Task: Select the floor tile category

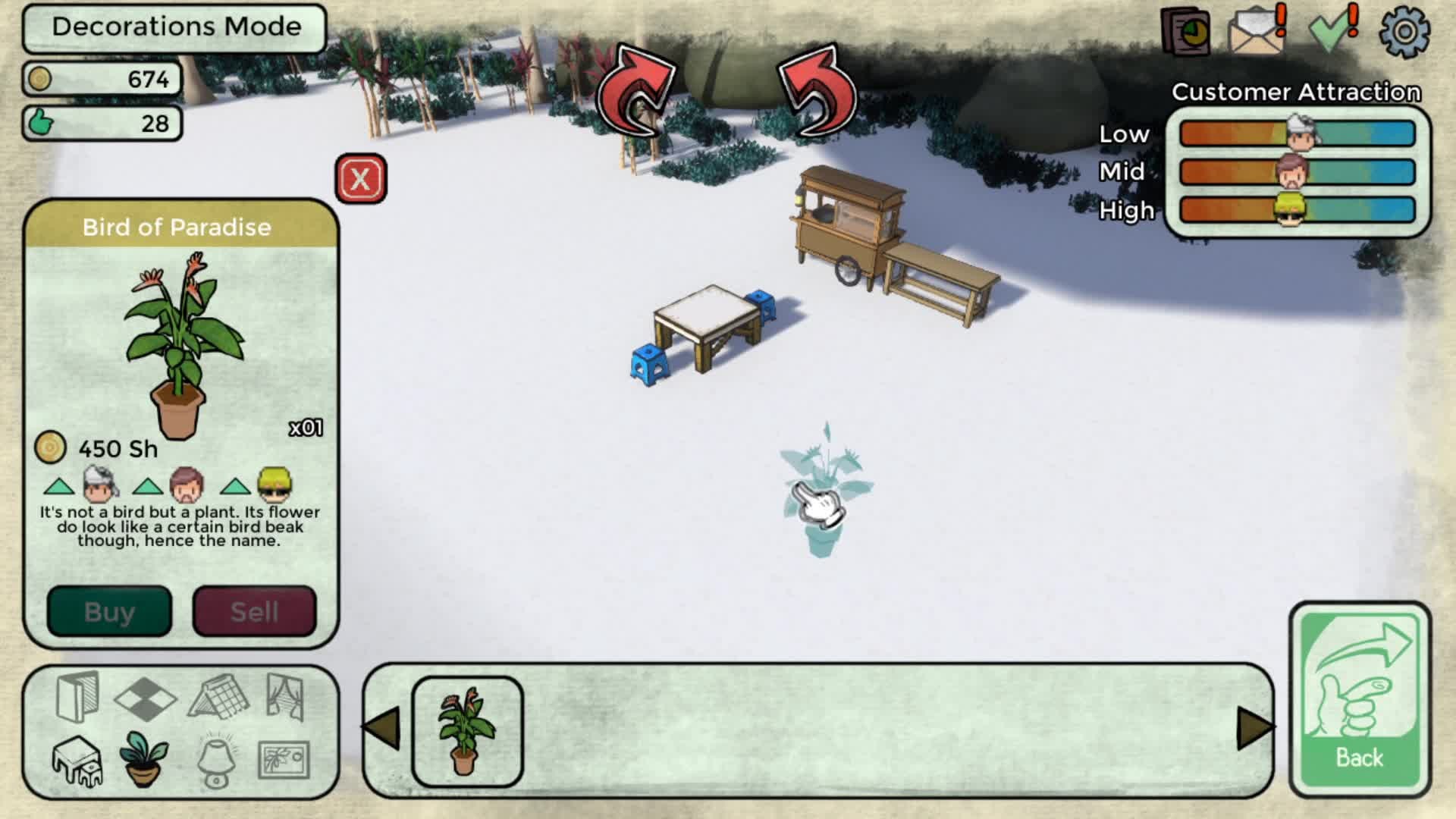Action: (x=145, y=698)
